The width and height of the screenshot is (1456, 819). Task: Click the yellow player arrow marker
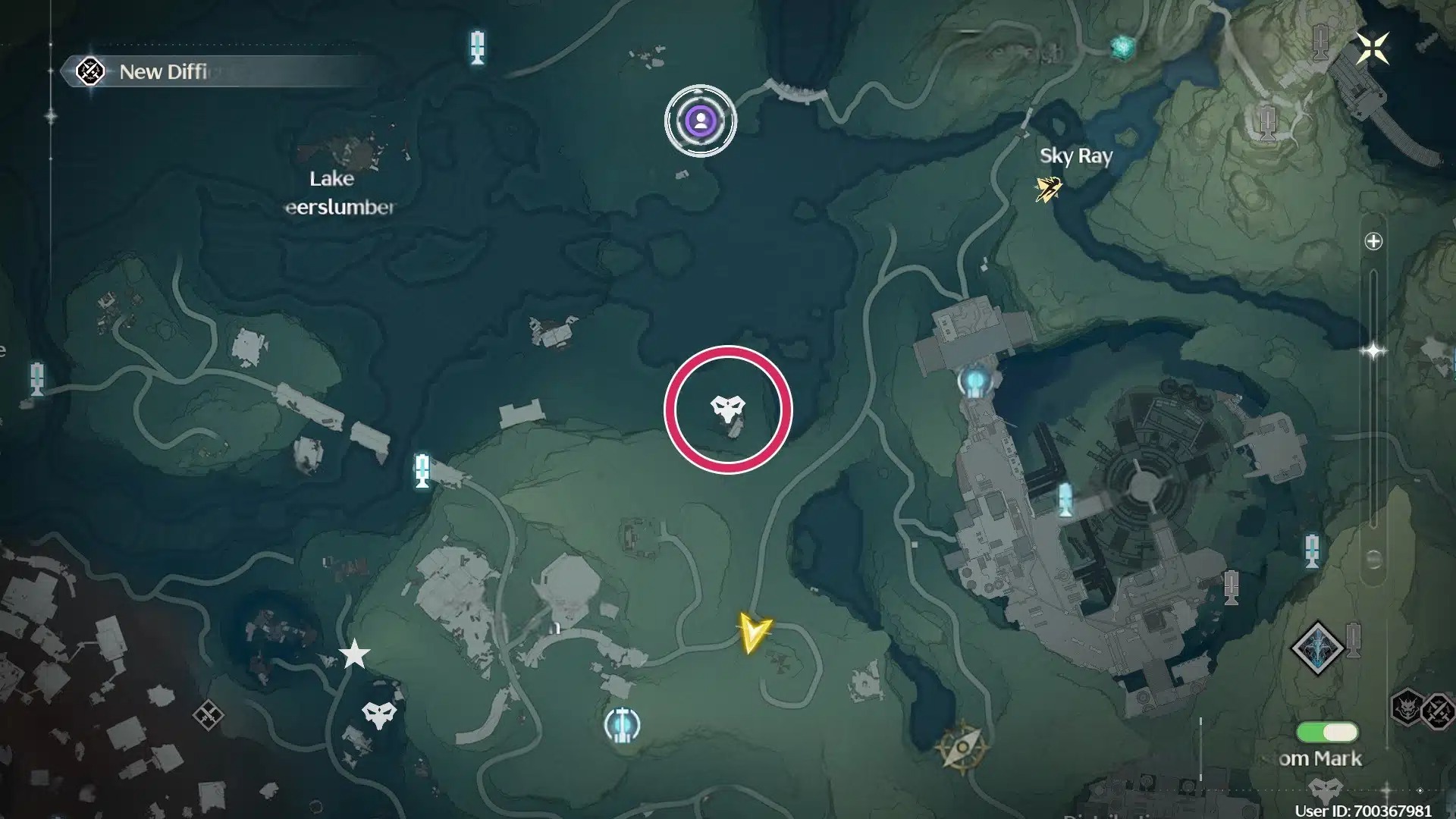754,632
